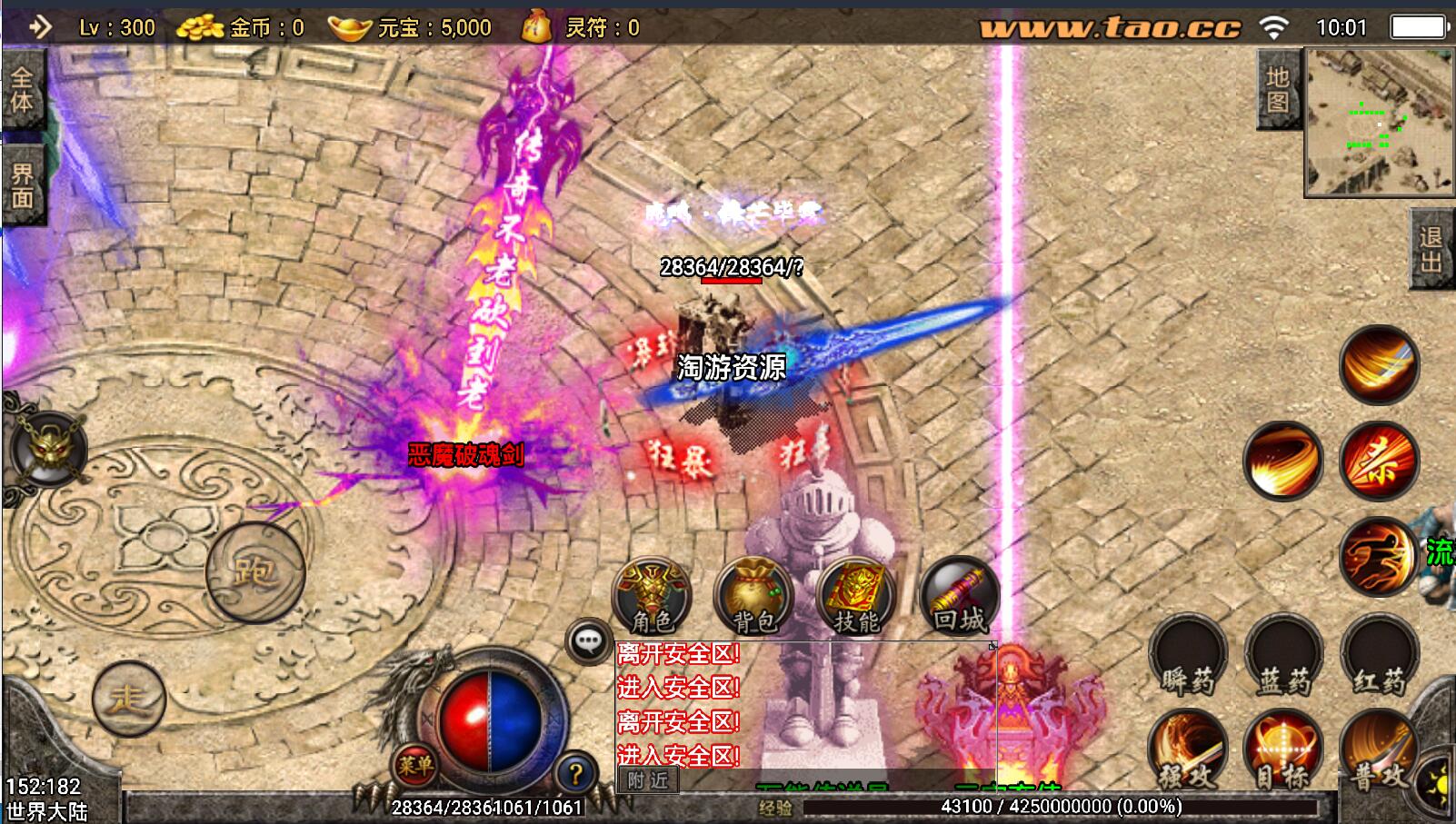Image resolution: width=1456 pixels, height=824 pixels.
Task: Exit using the 退出 button
Action: point(1431,249)
